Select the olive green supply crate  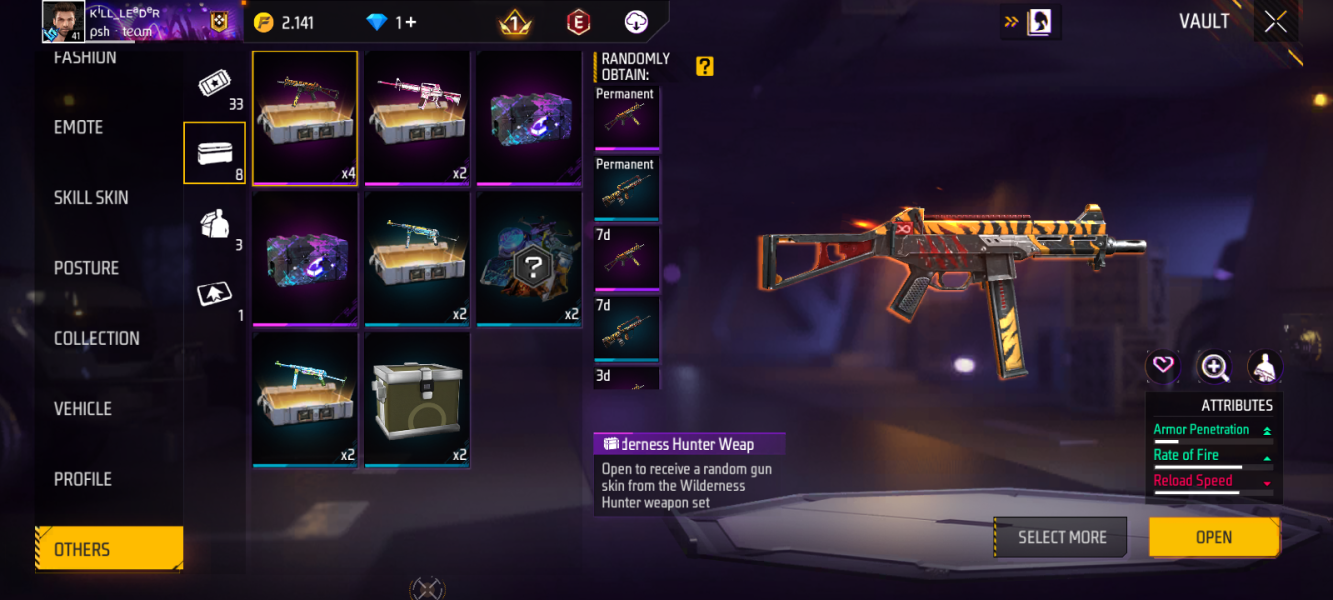417,399
